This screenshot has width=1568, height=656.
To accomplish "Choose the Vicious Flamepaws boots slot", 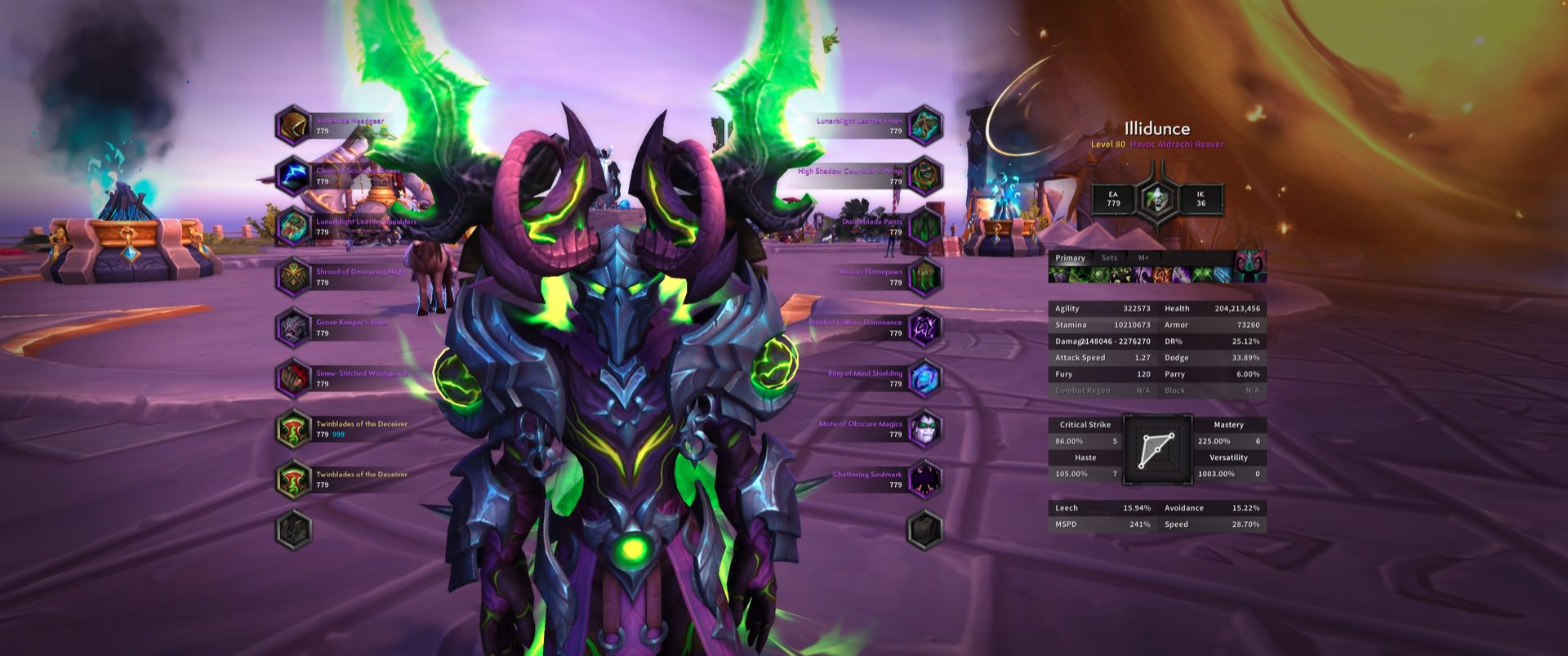I will pyautogui.click(x=925, y=278).
